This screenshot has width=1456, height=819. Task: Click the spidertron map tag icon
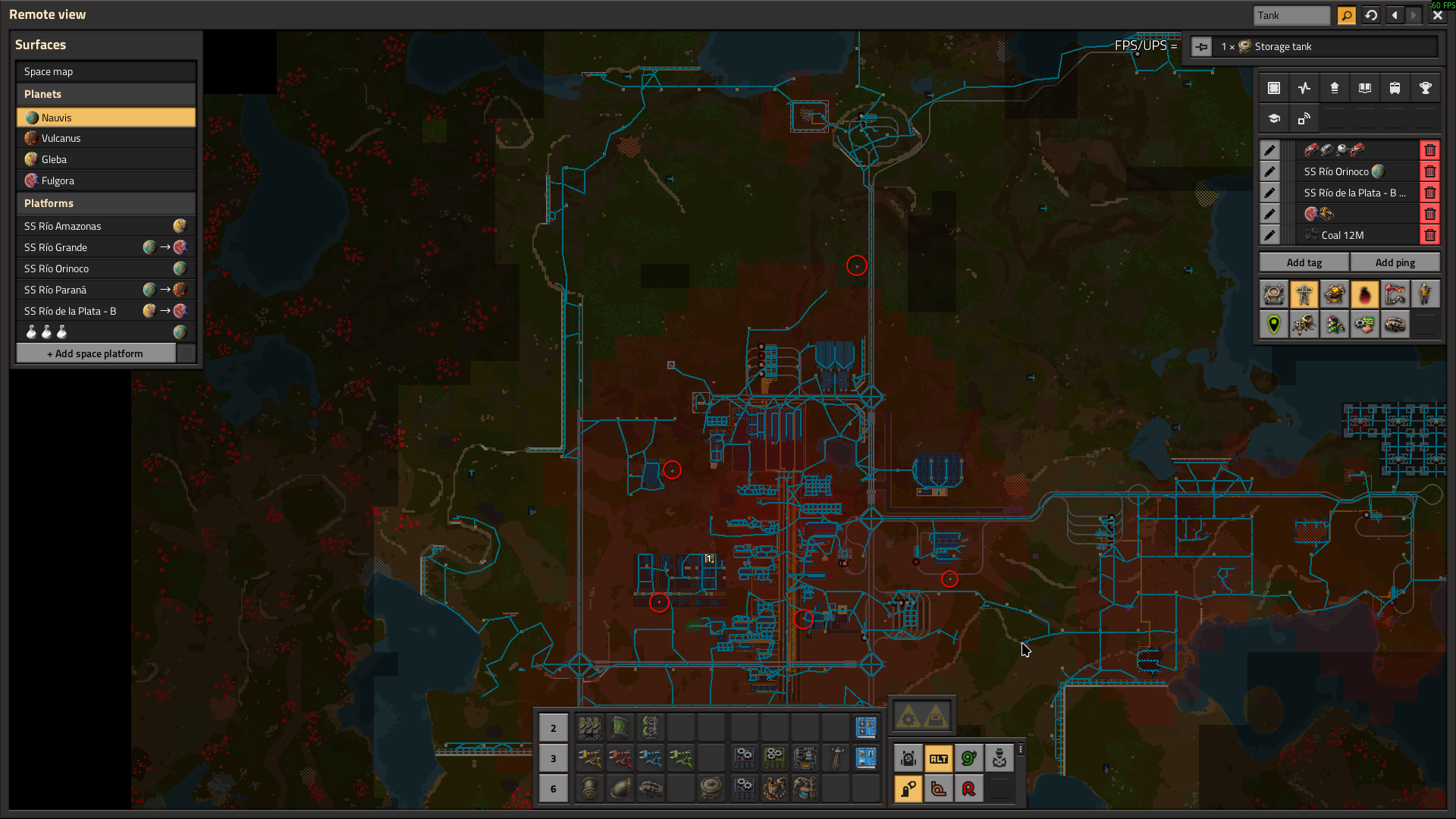[x=1304, y=324]
